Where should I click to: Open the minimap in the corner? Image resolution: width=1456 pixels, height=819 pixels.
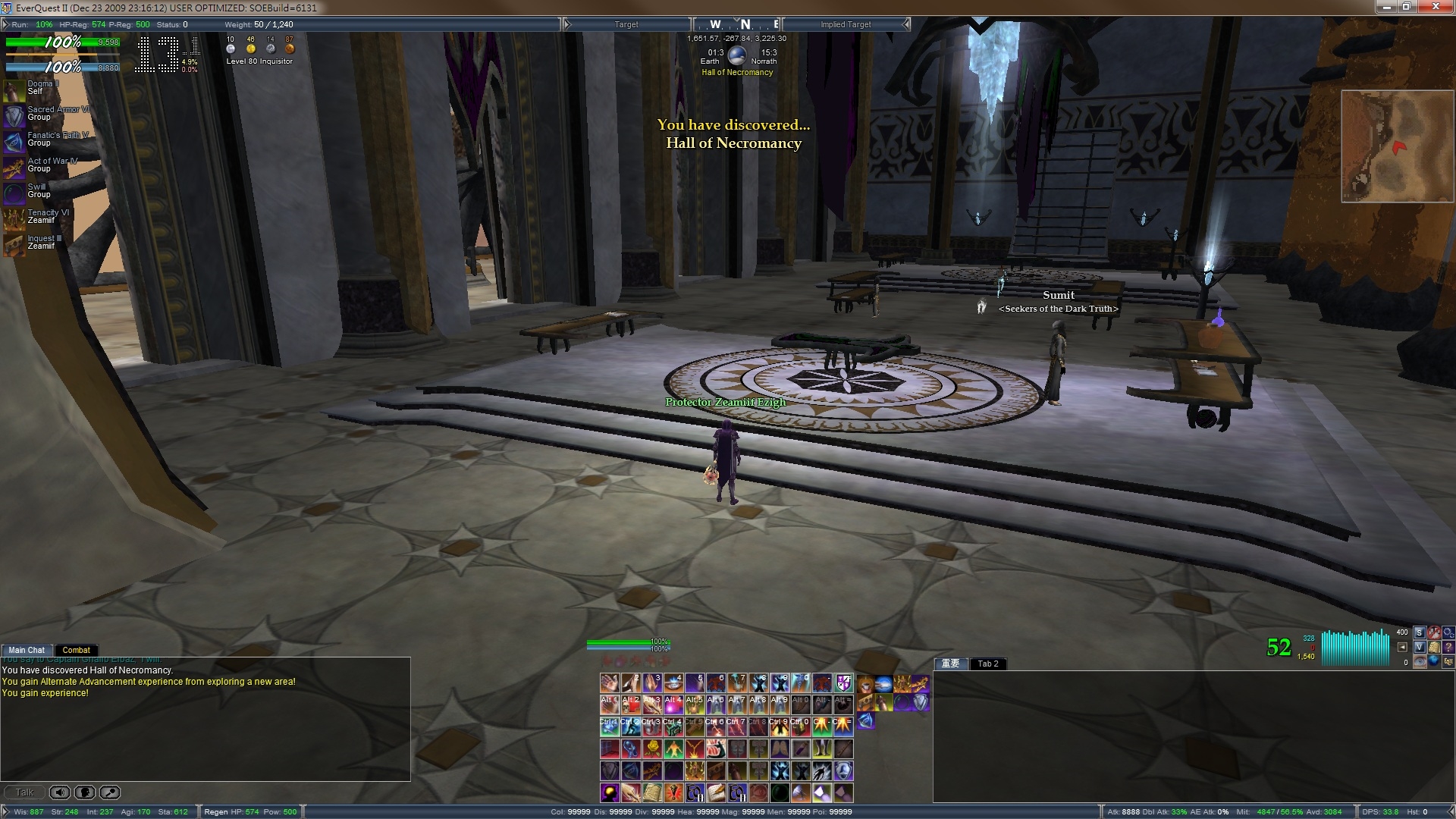tap(1397, 146)
